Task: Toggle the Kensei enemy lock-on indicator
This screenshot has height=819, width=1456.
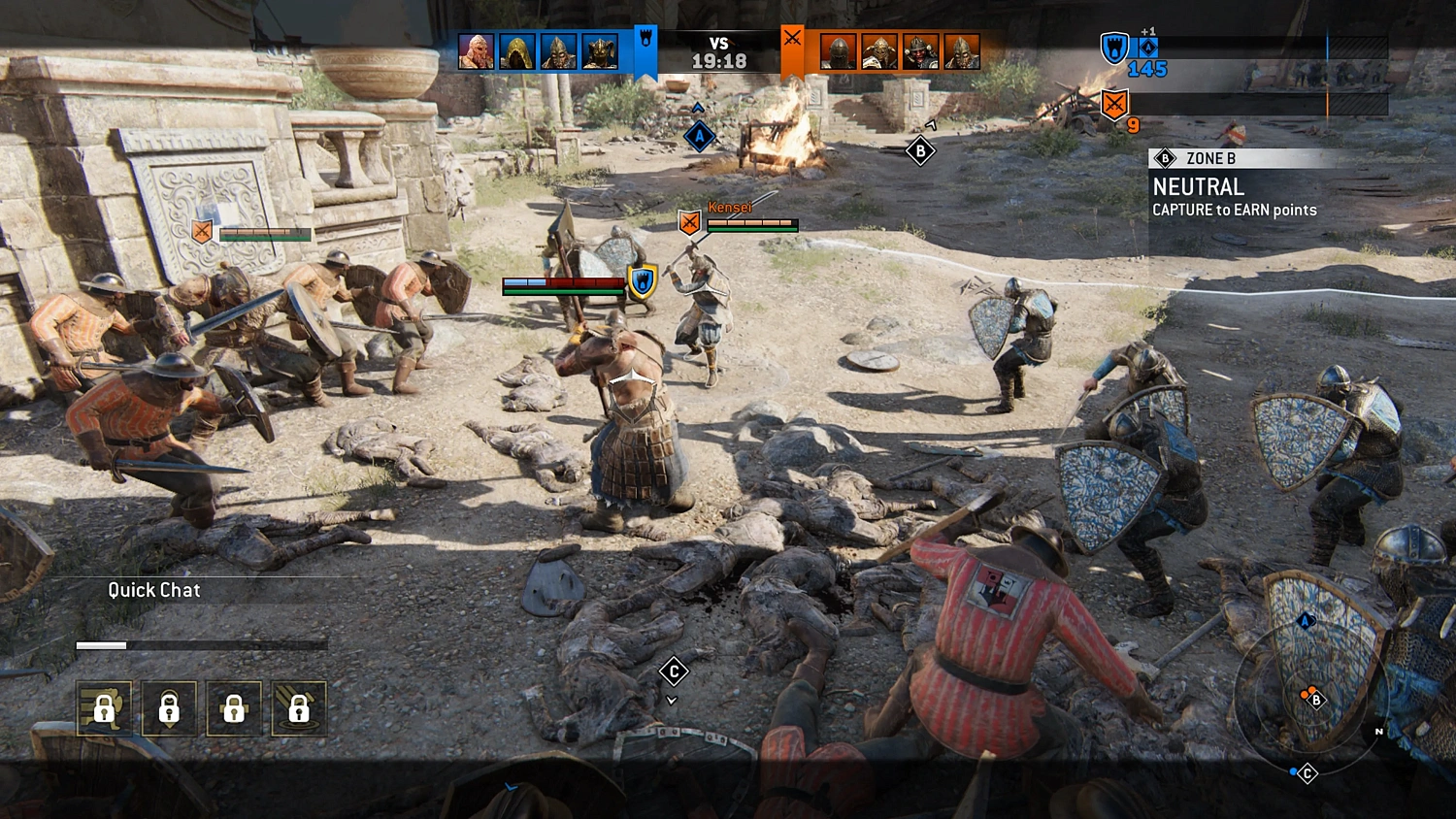Action: pos(691,223)
